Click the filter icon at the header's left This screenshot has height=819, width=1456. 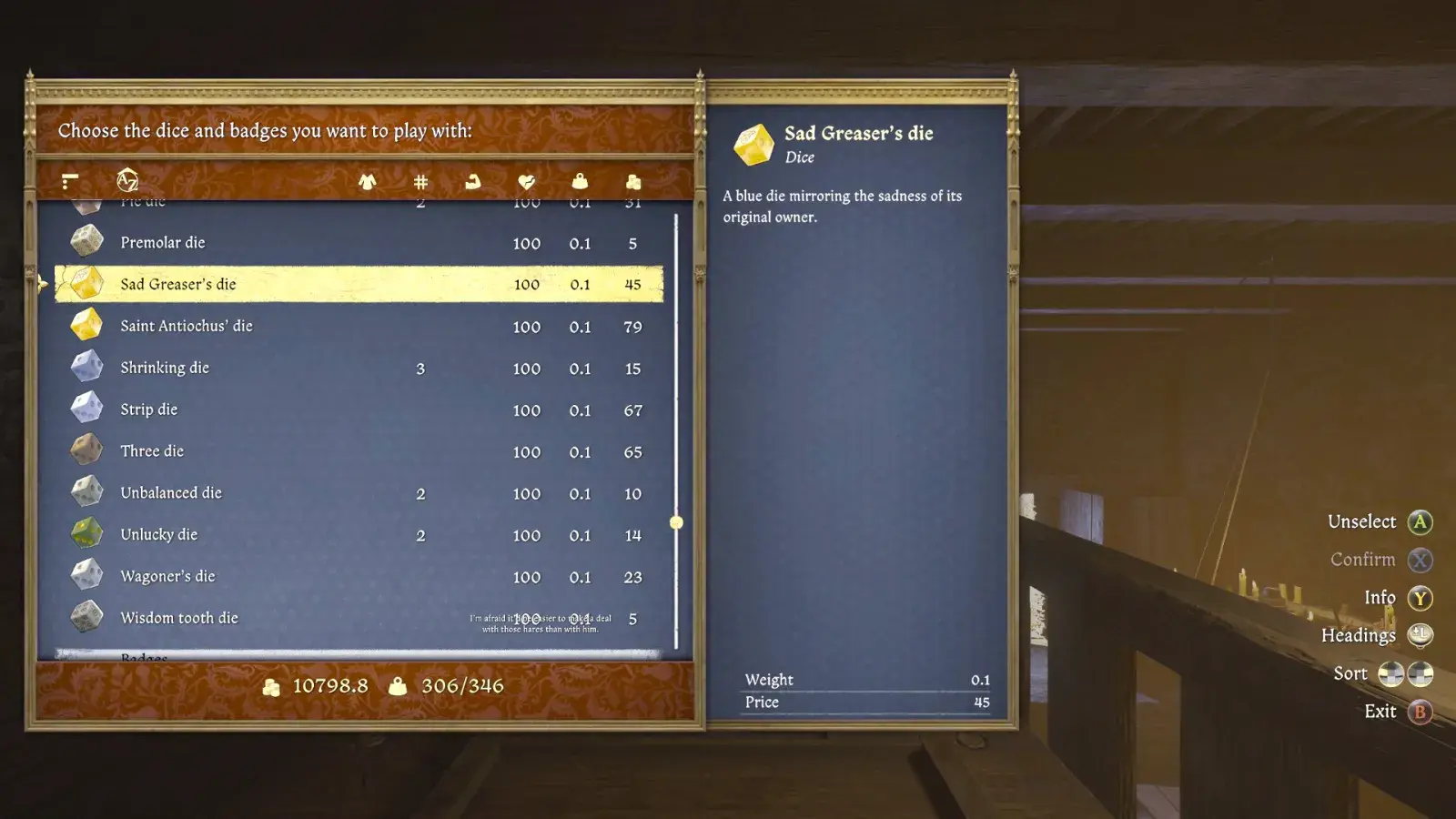click(x=69, y=180)
